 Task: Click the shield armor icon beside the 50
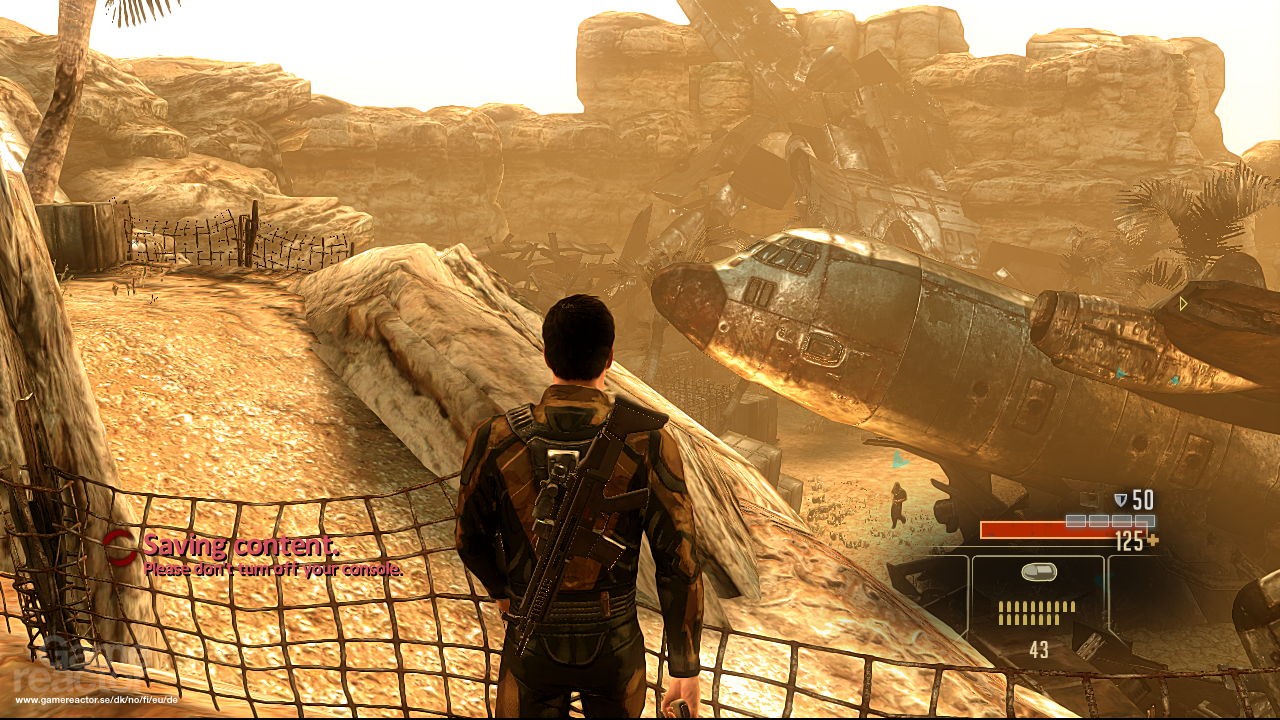(x=1122, y=498)
